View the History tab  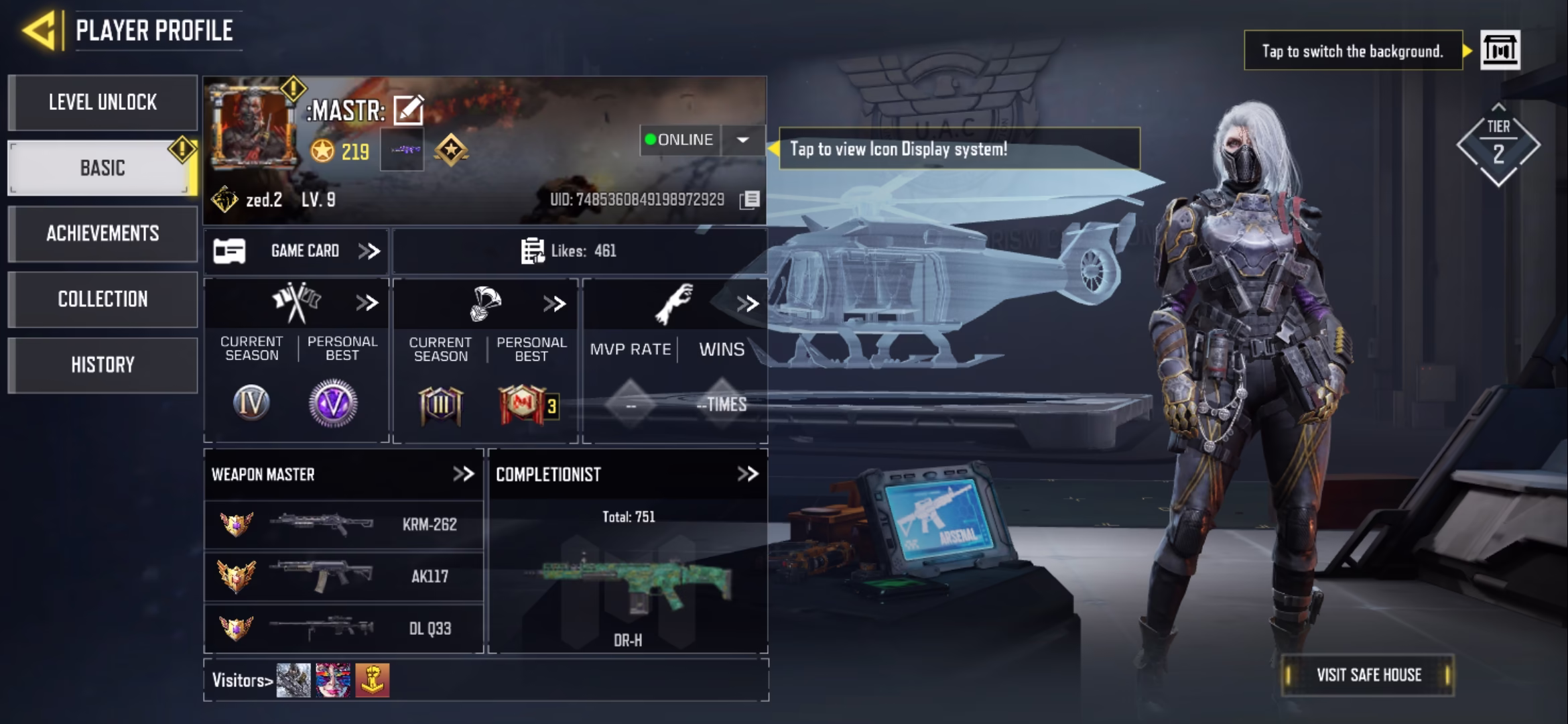click(x=103, y=365)
